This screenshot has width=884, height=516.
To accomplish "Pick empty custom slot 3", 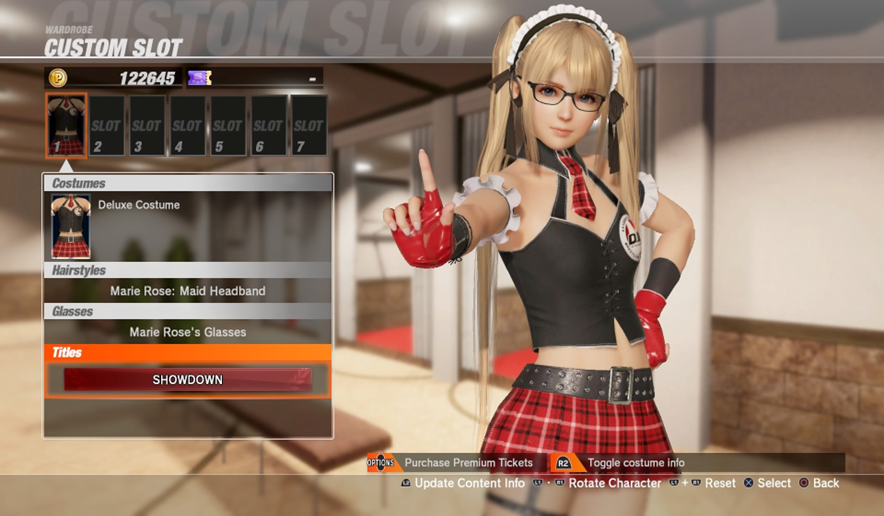I will click(x=147, y=126).
